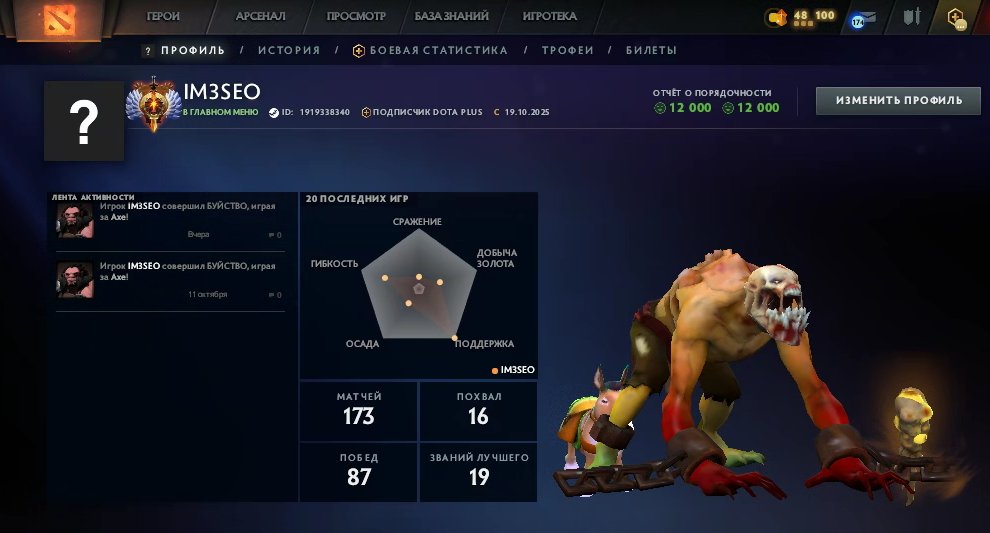The height and width of the screenshot is (533, 990).
Task: Open the АРСЕНАЛ menu
Action: tap(260, 17)
